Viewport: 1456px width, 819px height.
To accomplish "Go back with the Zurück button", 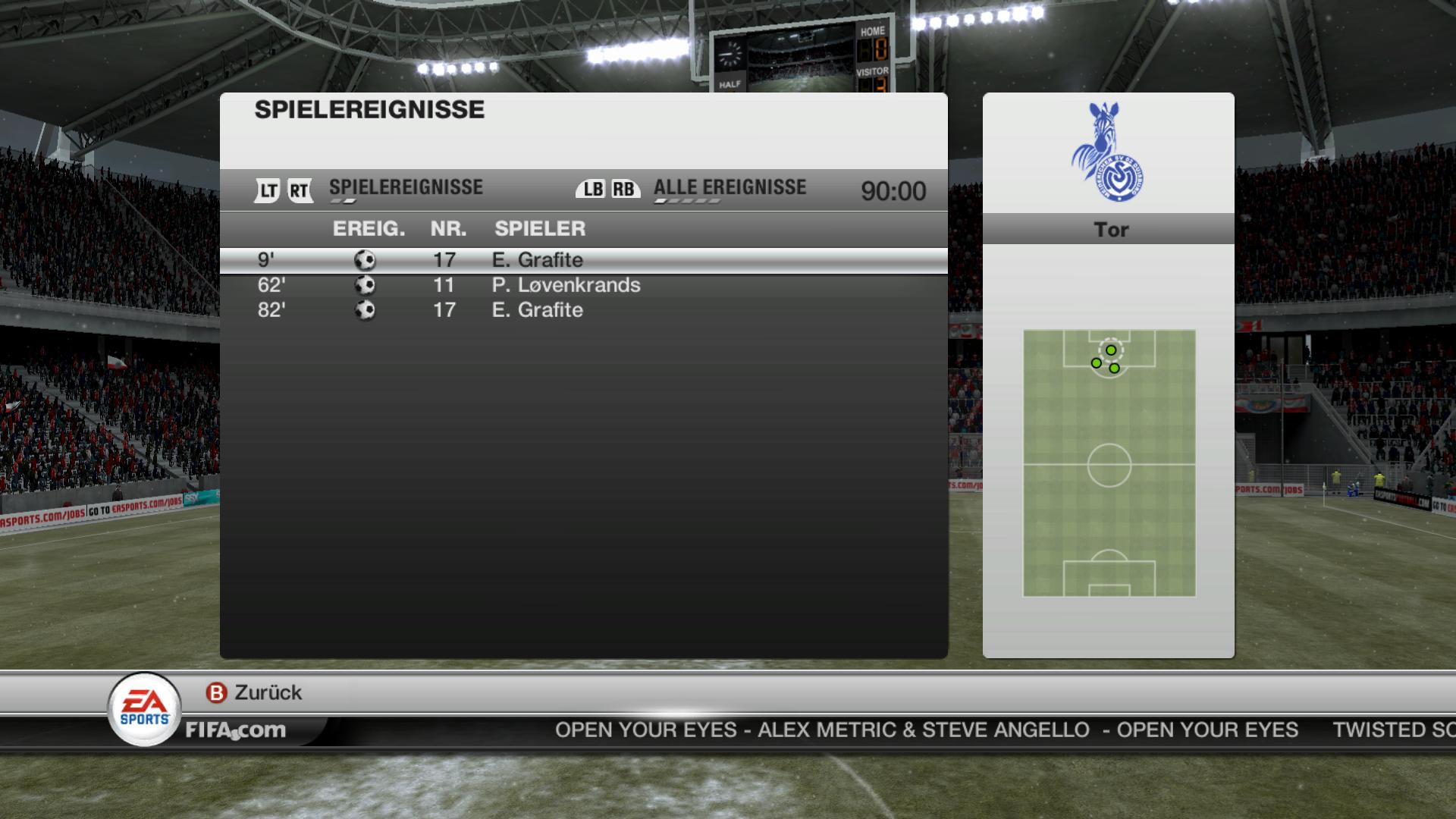I will [x=255, y=692].
